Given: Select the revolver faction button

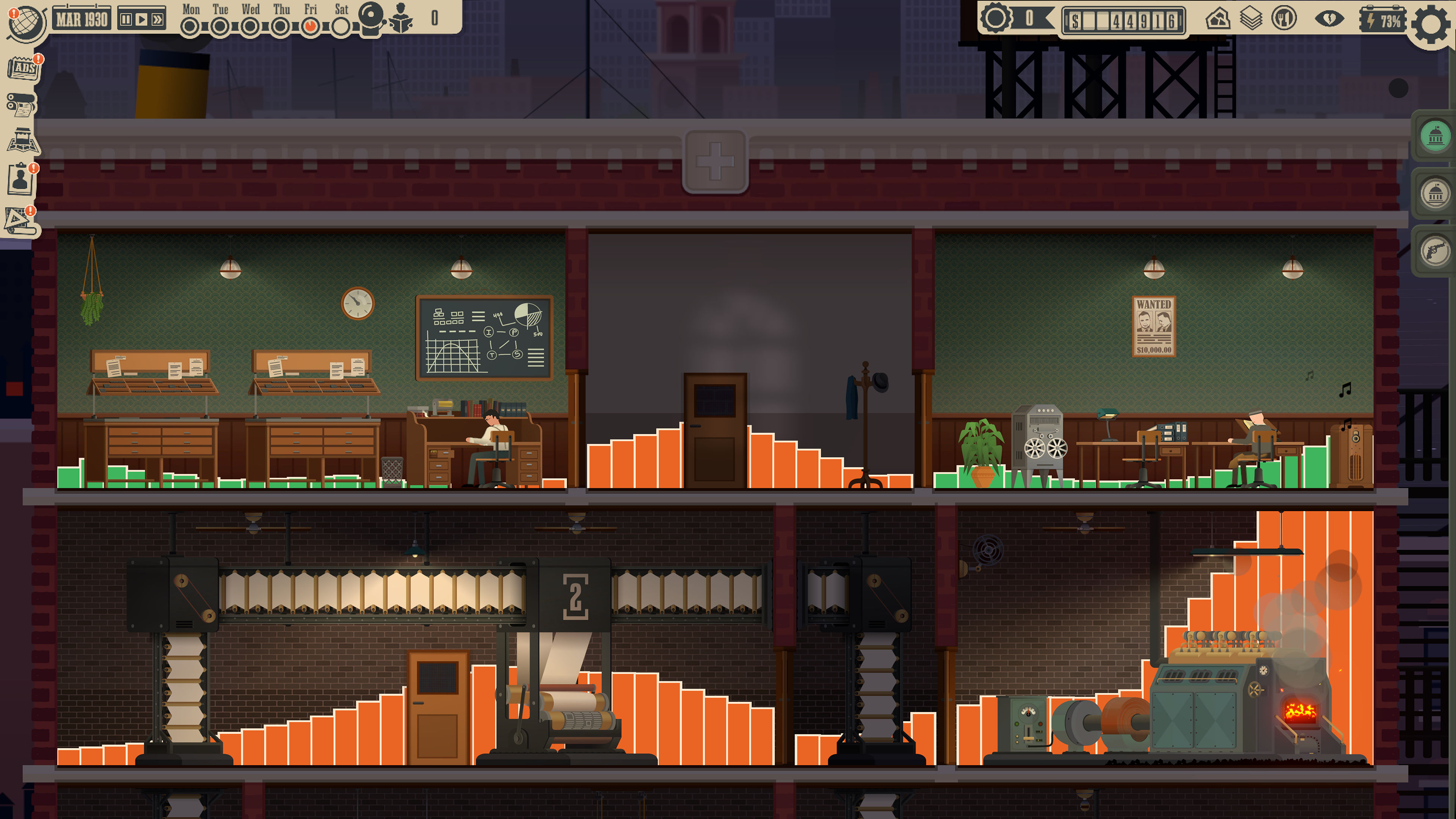Looking at the screenshot, I should click(1435, 251).
